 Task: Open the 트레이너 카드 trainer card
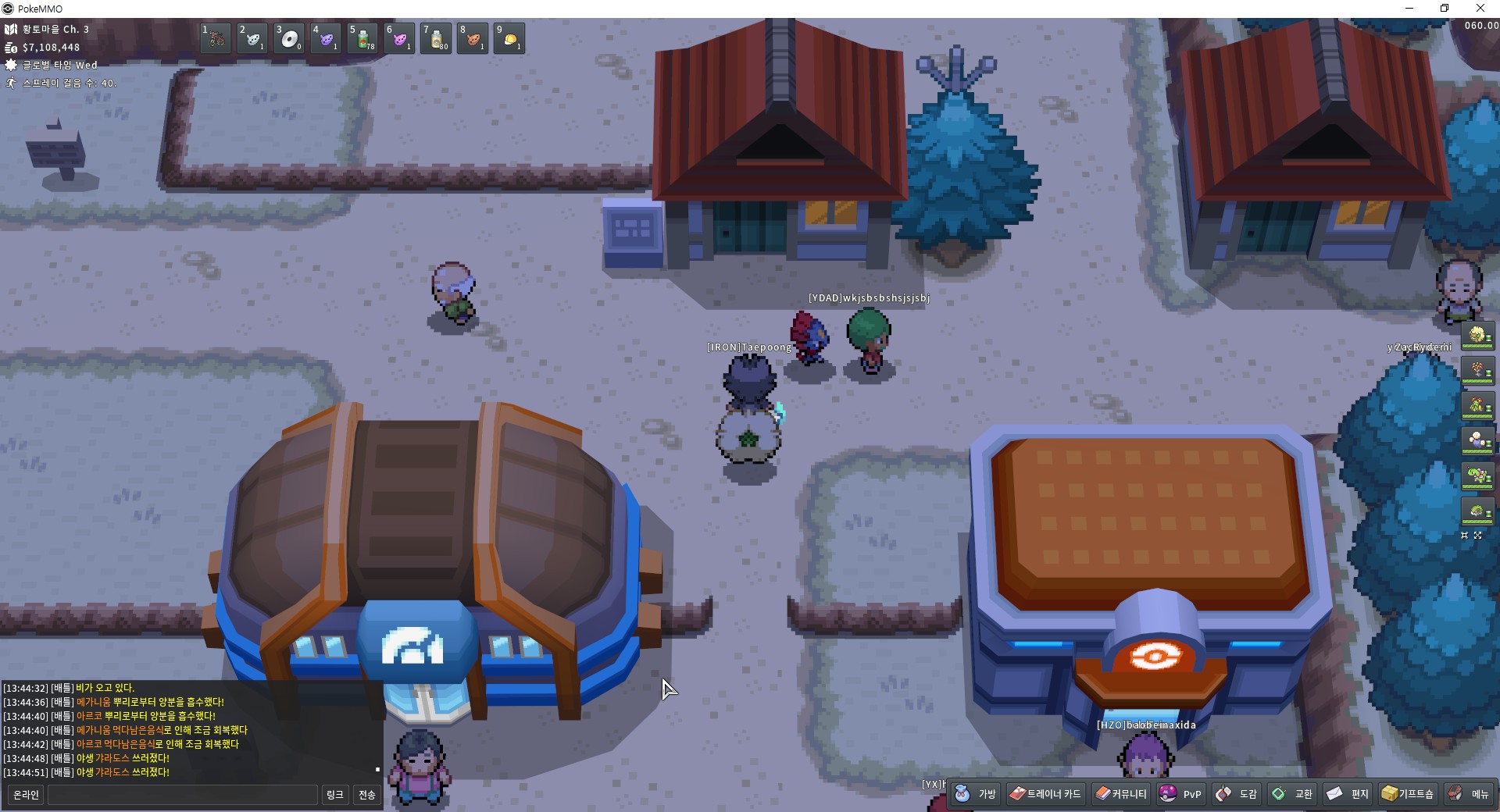coord(1045,794)
